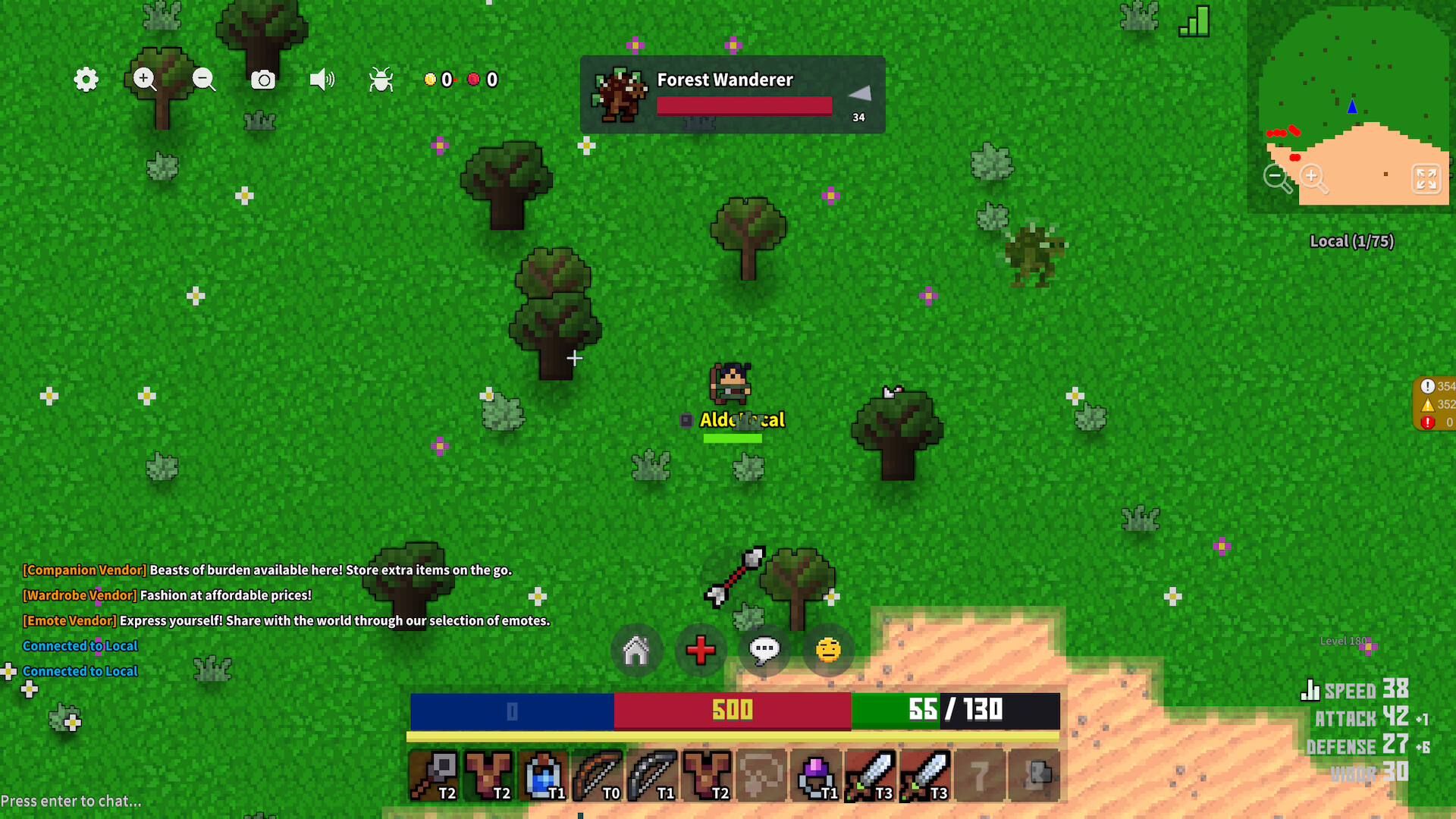Open the chat bubble icon
The width and height of the screenshot is (1456, 819).
(x=764, y=650)
